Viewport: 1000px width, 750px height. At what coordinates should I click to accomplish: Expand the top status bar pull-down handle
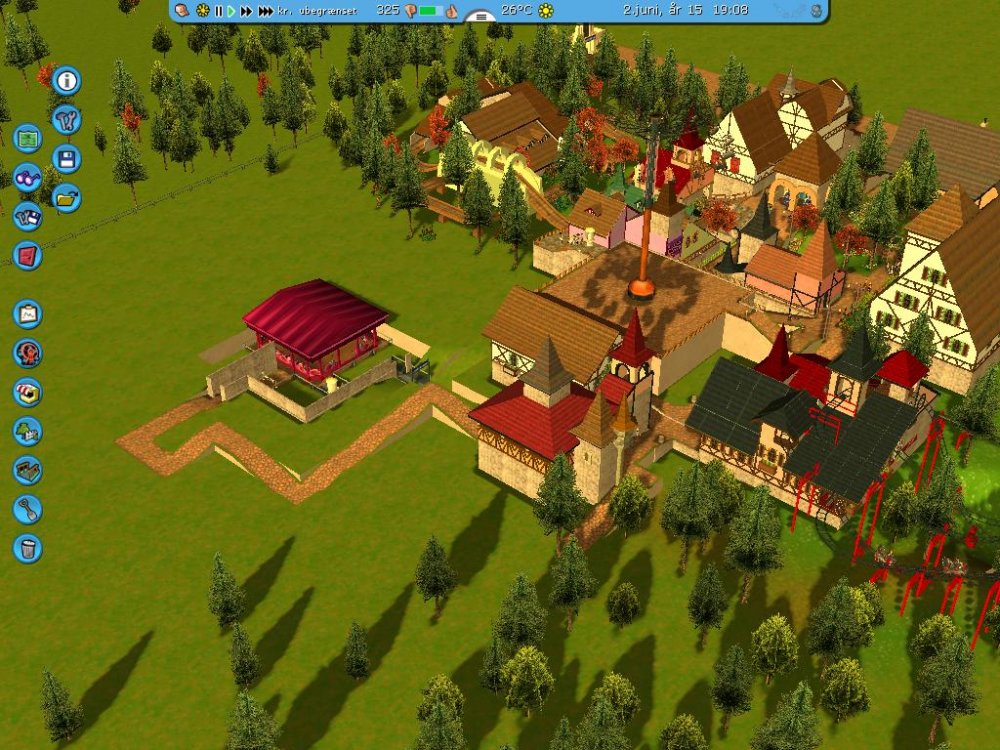tap(482, 17)
